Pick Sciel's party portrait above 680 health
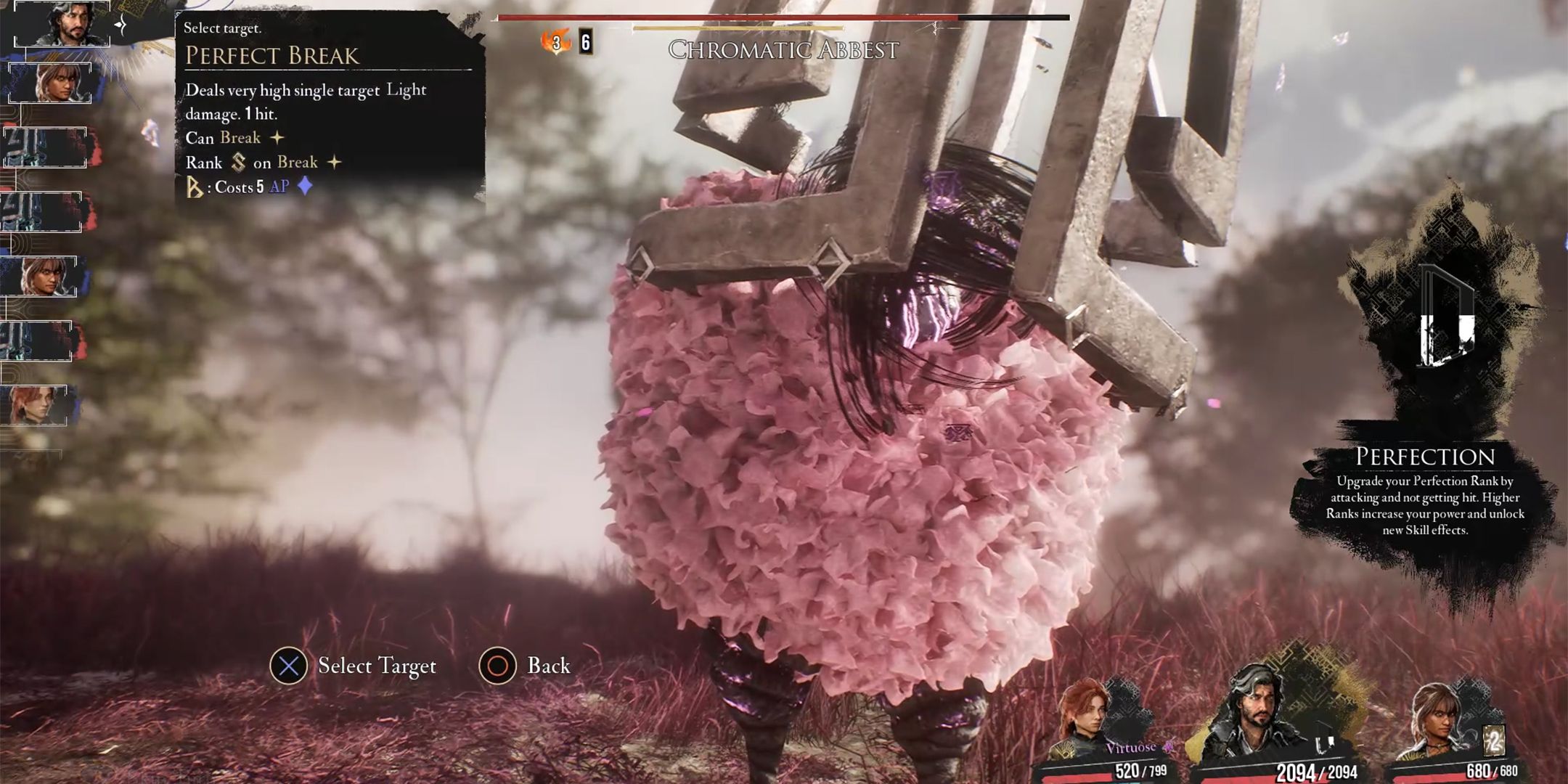 coord(1442,720)
